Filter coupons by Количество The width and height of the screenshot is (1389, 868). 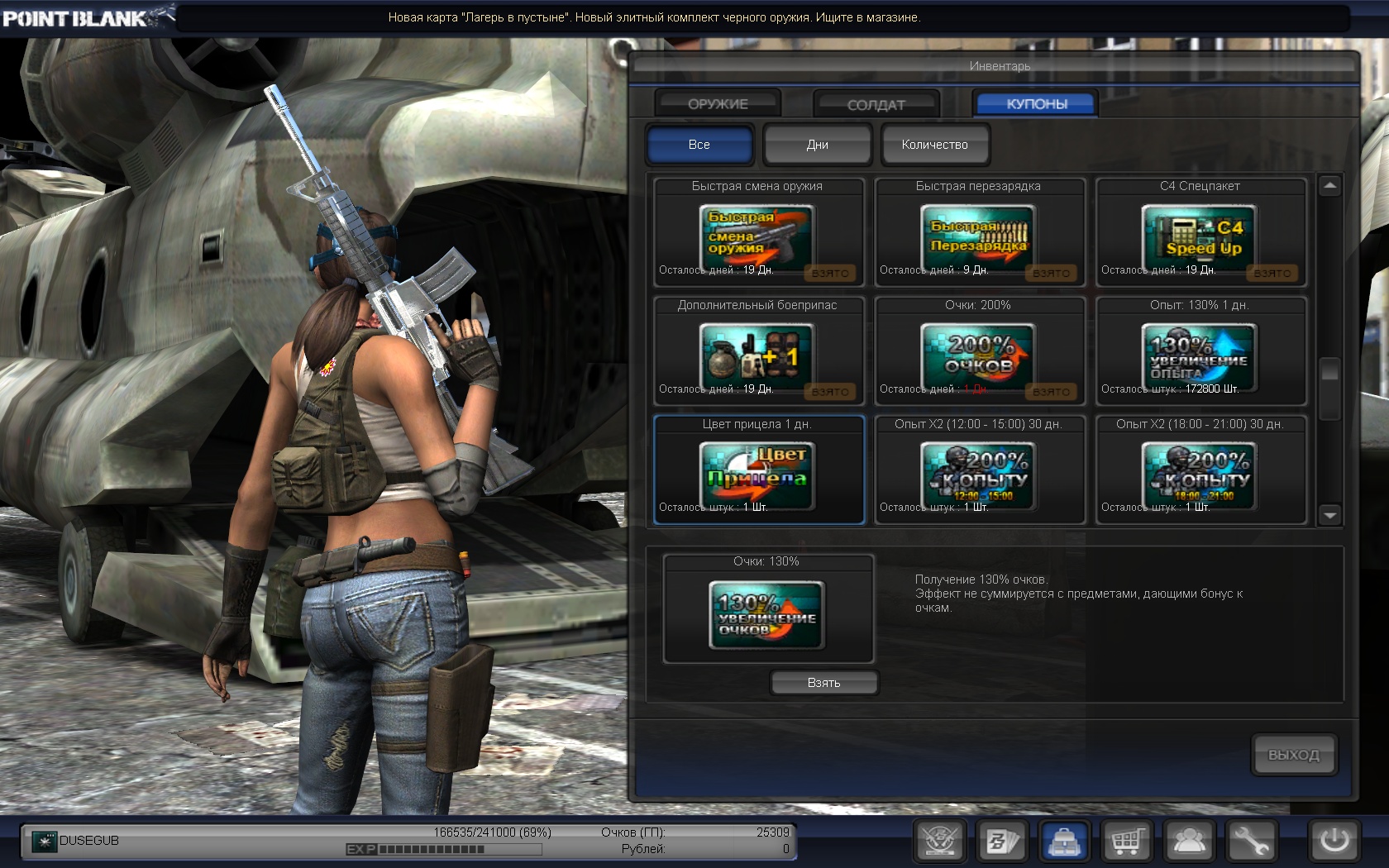coord(934,145)
